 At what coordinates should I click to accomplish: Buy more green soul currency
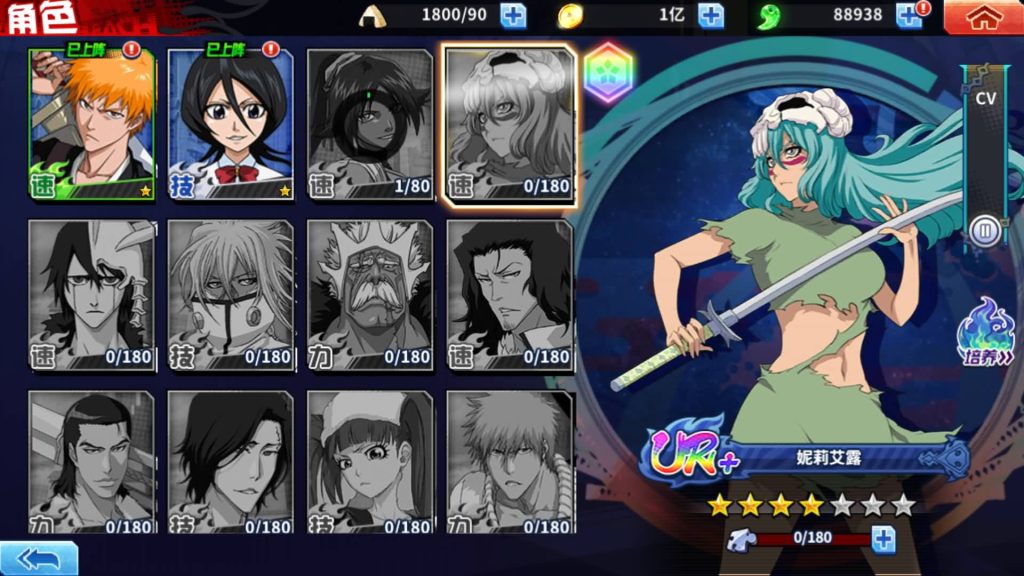pos(909,15)
